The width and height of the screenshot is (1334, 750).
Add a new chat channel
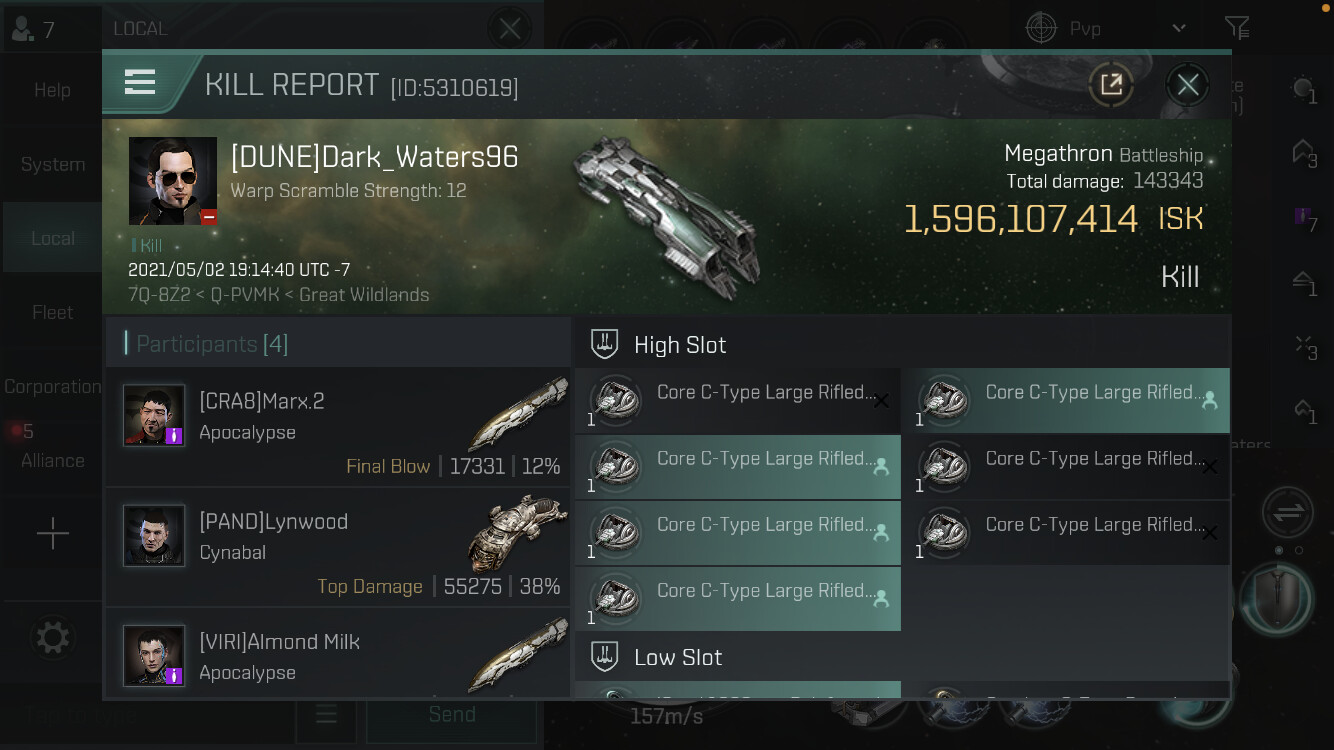[52, 534]
